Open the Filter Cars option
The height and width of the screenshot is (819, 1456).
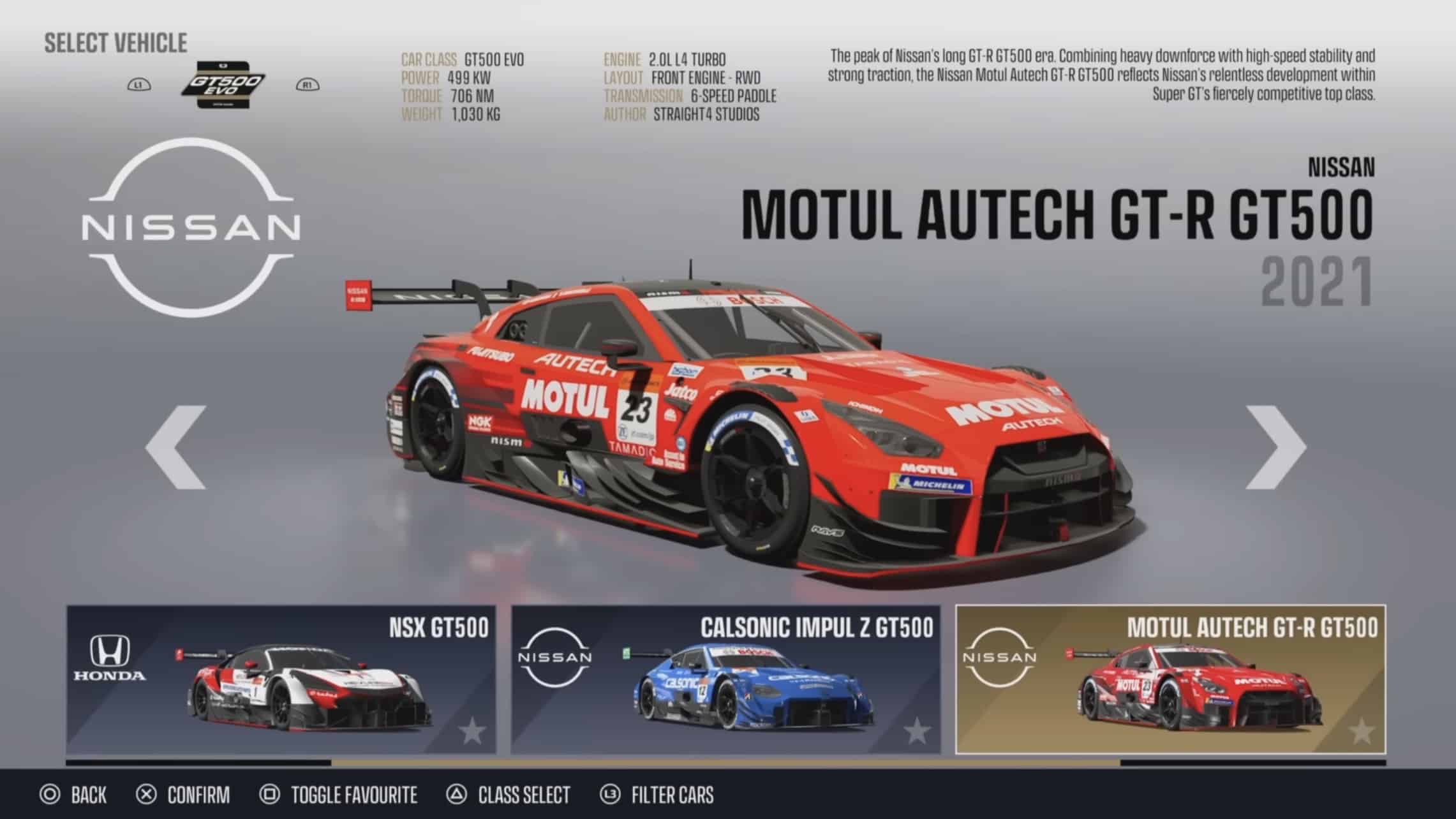(658, 795)
